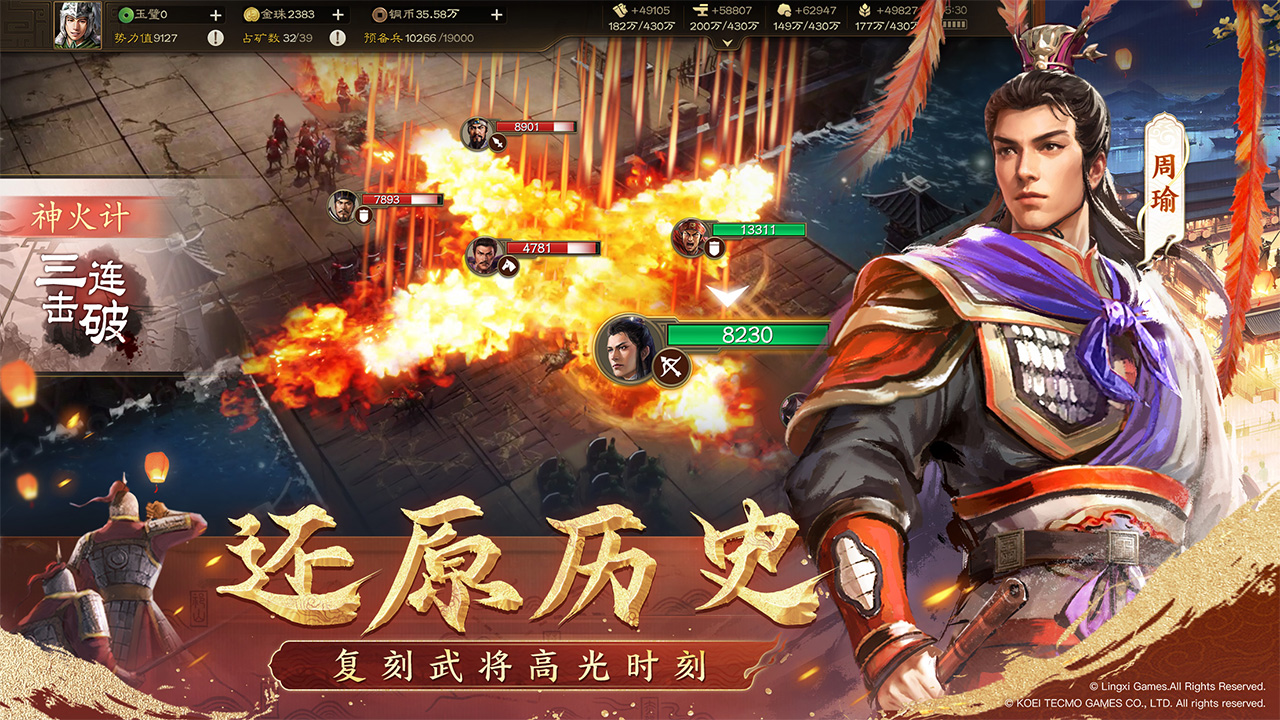Click the 金珠 gold bead icon

(x=252, y=14)
